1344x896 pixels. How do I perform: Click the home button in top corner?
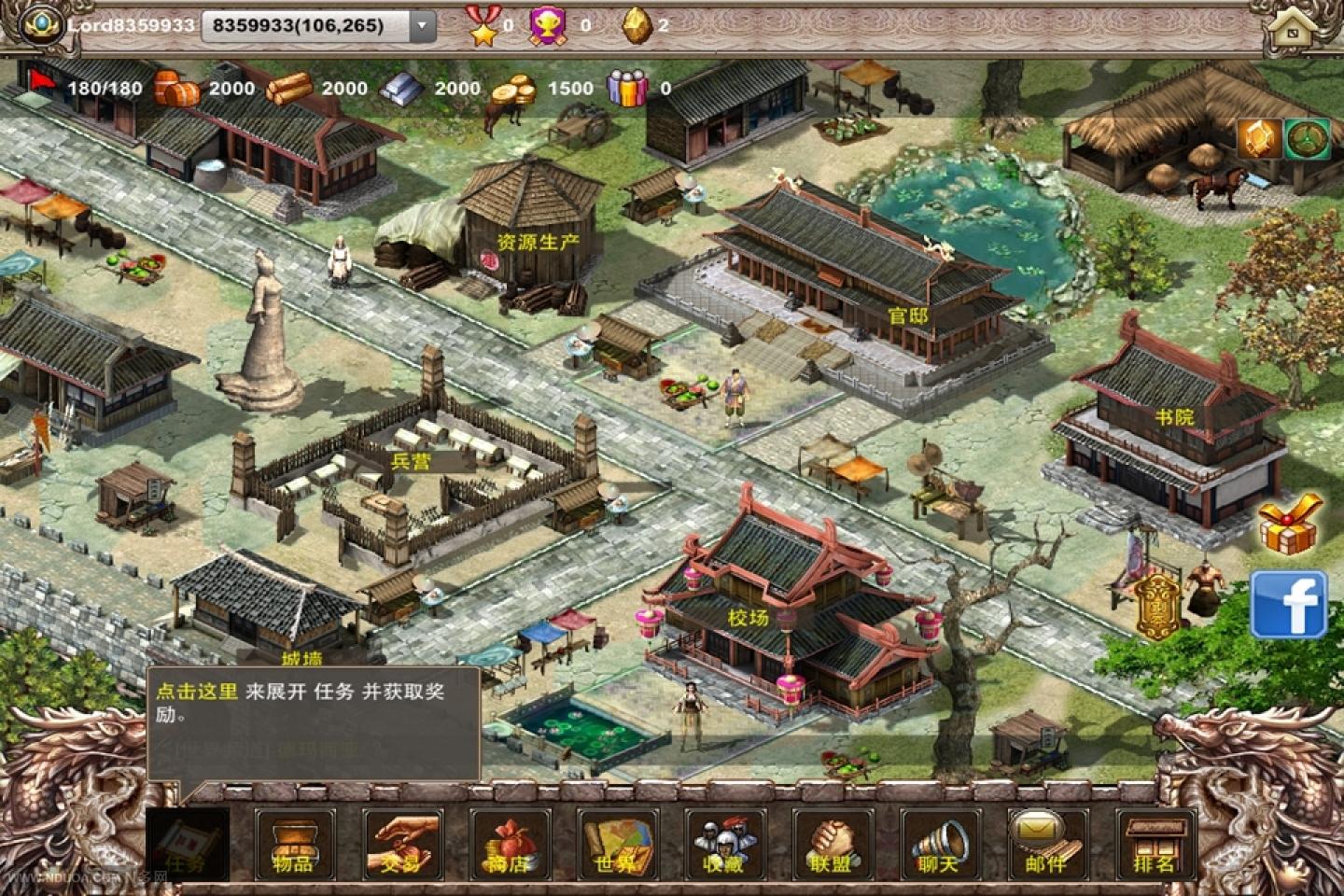(x=1294, y=28)
